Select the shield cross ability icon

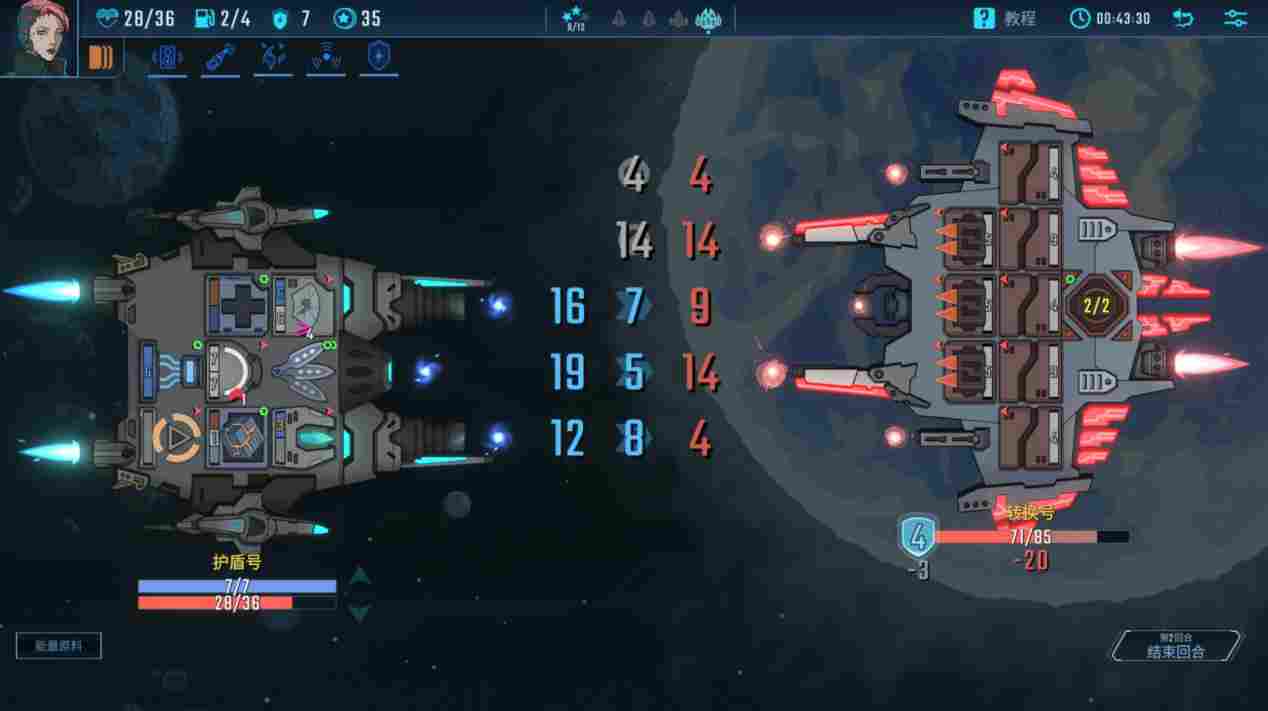[x=378, y=58]
